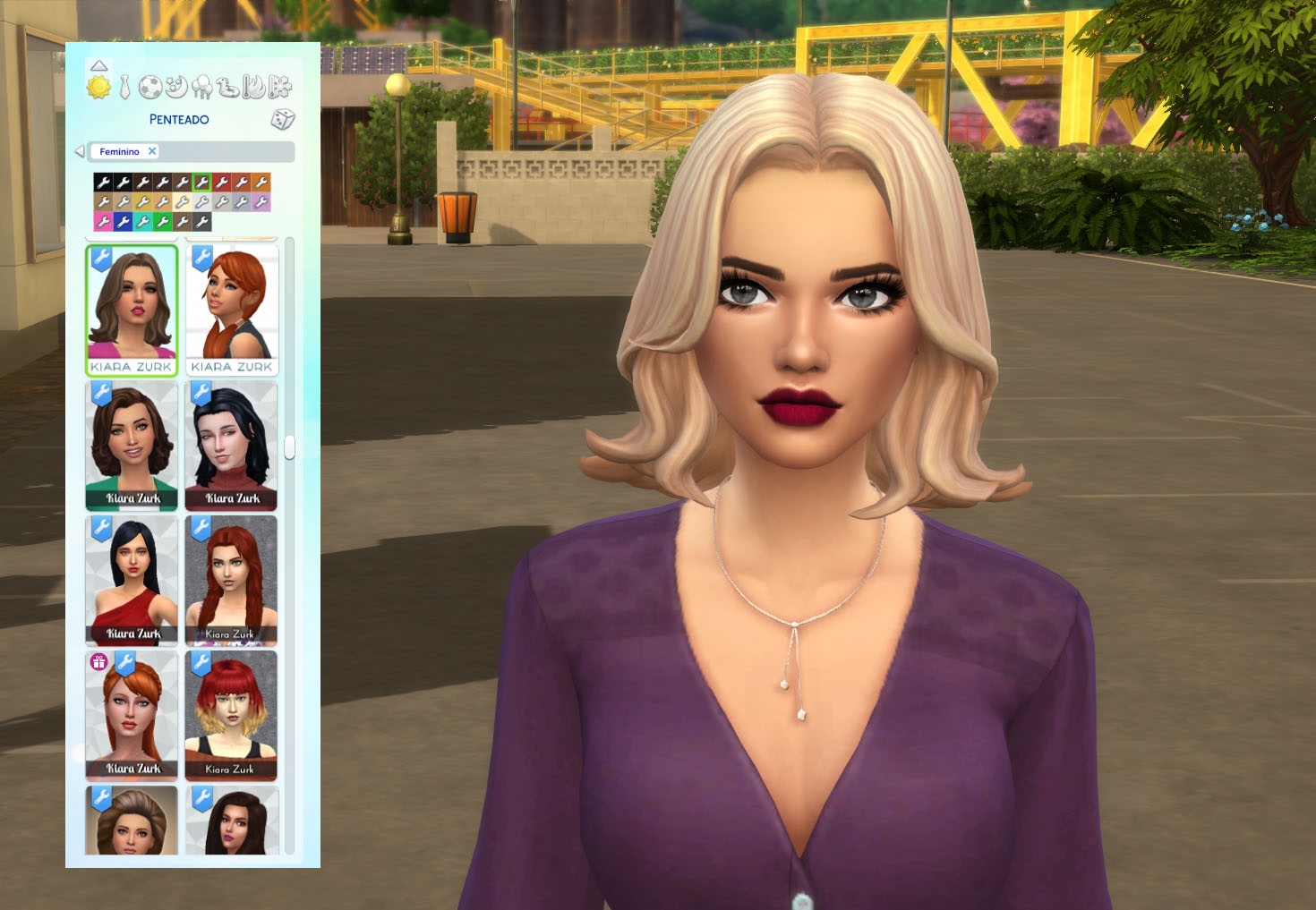Open the Feminino filter selector

[121, 151]
